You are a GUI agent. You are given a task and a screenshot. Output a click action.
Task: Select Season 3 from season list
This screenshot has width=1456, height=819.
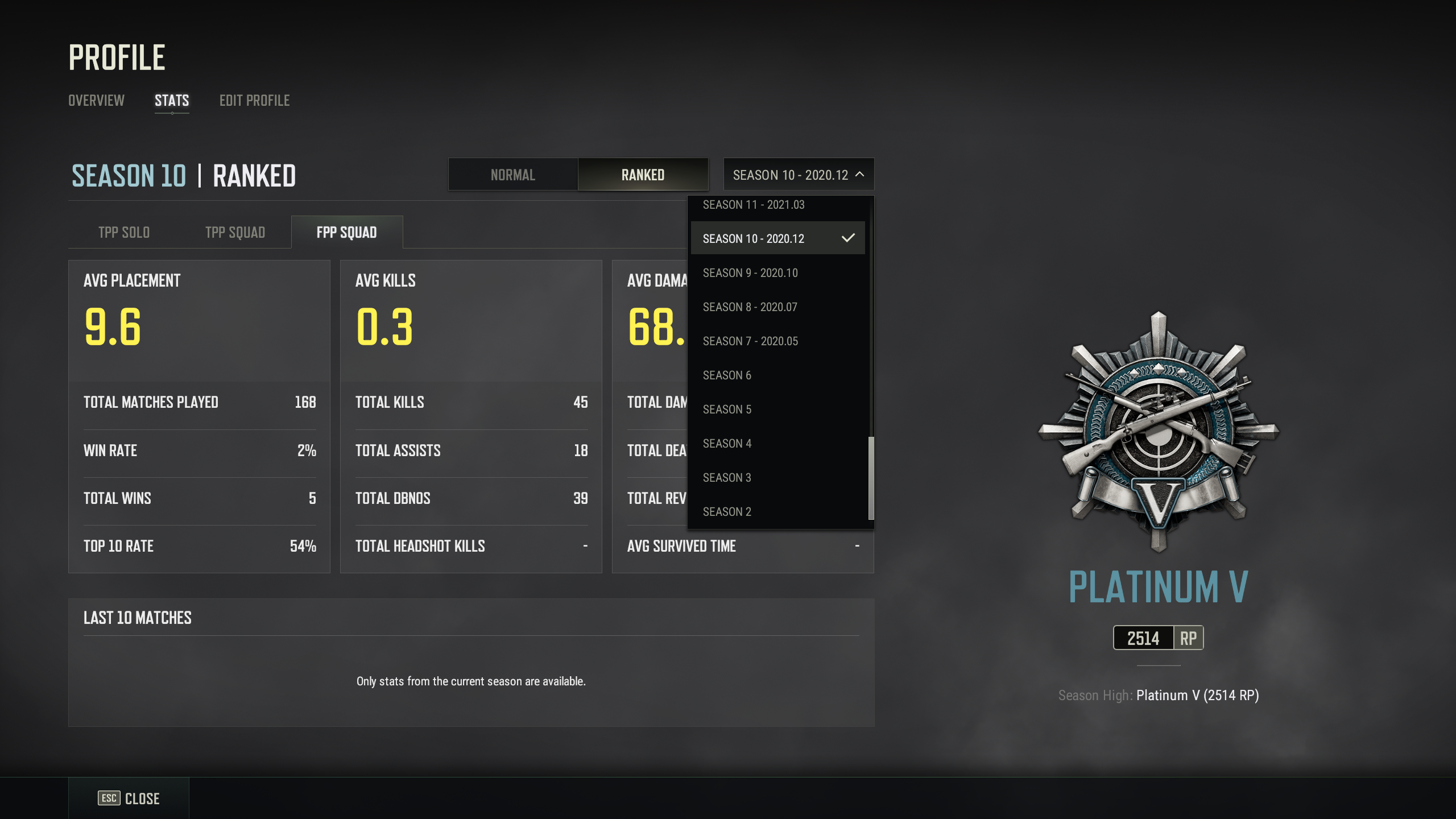point(727,478)
